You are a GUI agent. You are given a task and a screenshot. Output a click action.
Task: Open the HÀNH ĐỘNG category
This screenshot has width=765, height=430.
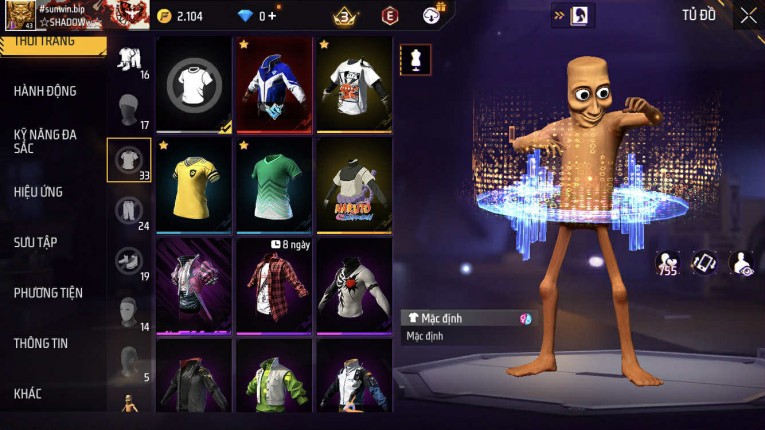pyautogui.click(x=45, y=91)
